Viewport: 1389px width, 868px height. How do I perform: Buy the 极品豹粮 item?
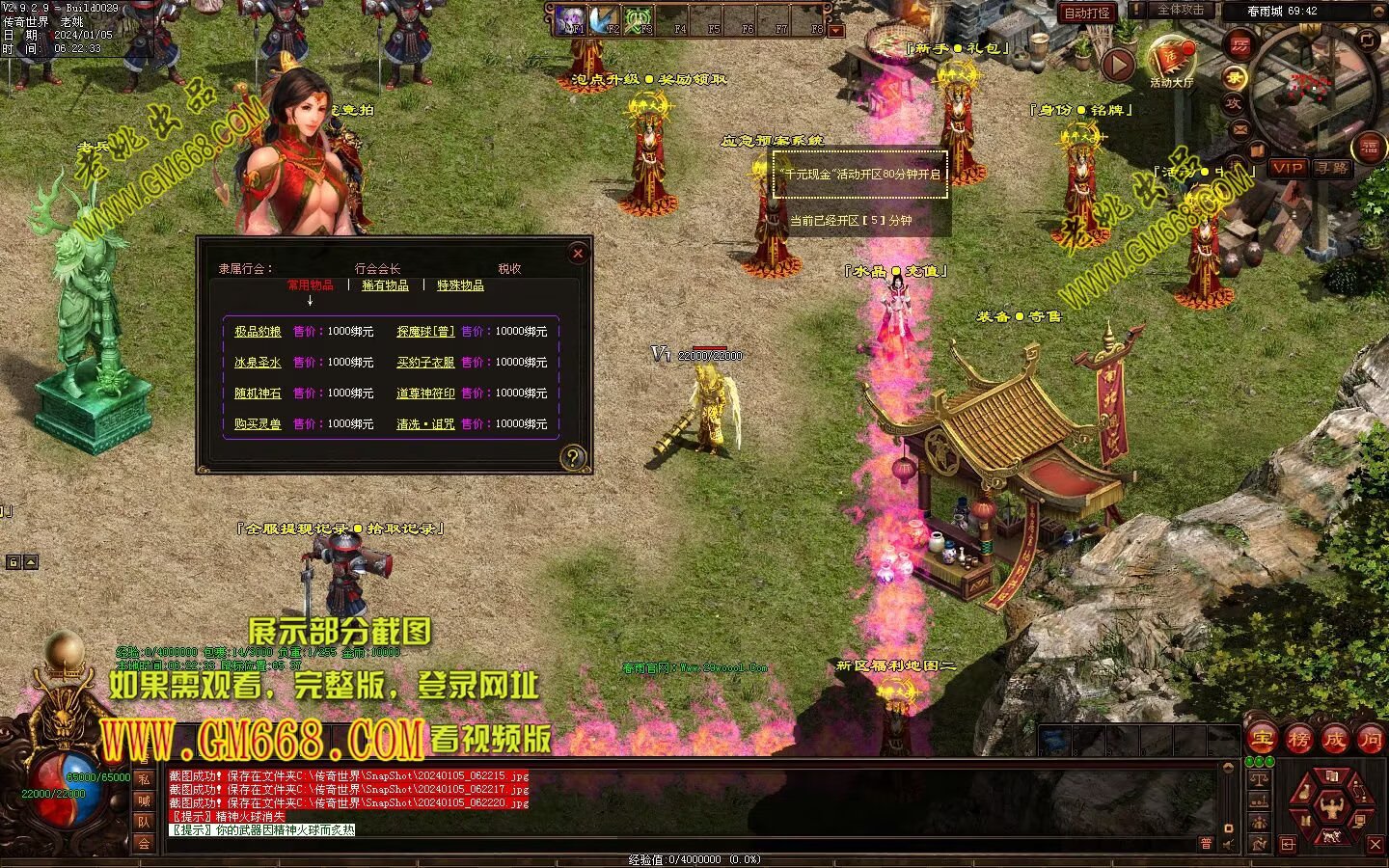[258, 332]
